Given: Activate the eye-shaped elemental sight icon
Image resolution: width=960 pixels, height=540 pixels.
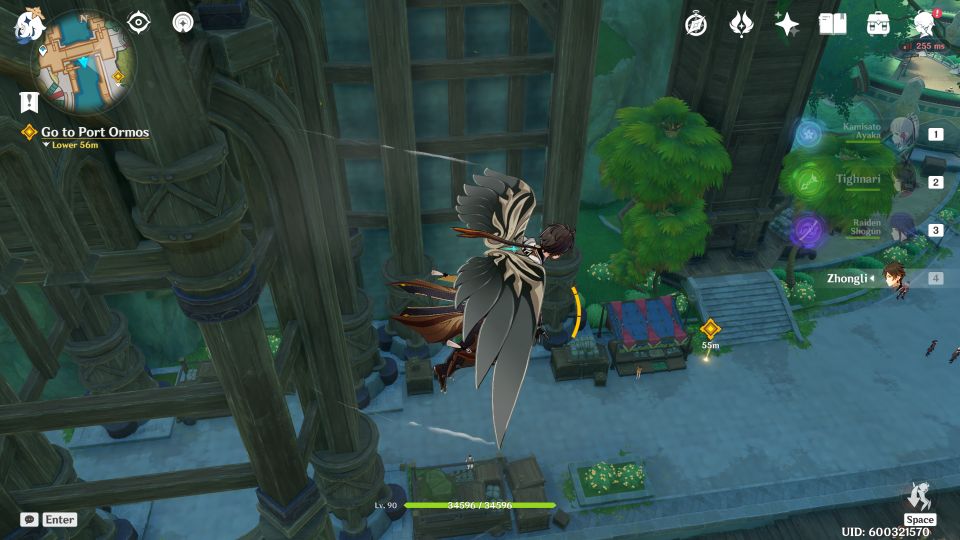Looking at the screenshot, I should (x=138, y=22).
